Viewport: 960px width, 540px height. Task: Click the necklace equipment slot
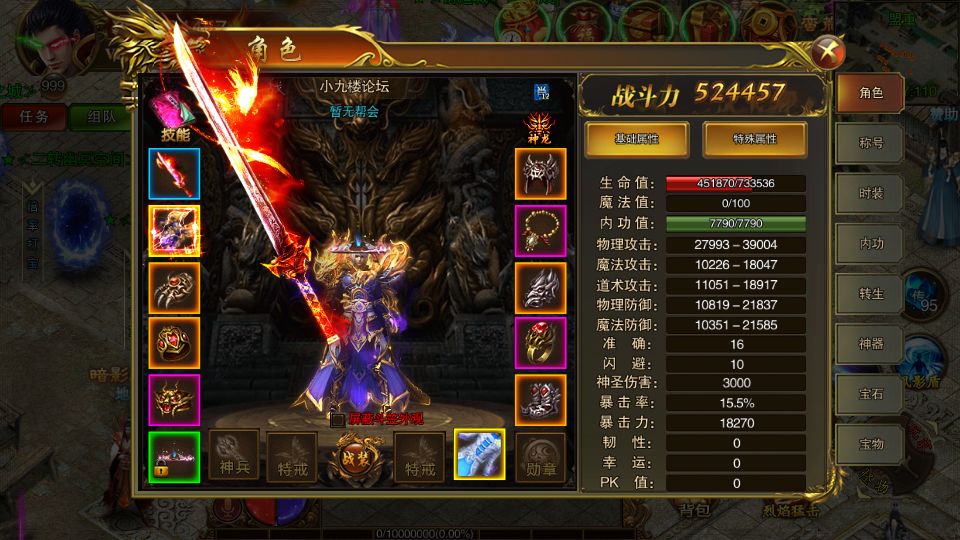click(541, 231)
